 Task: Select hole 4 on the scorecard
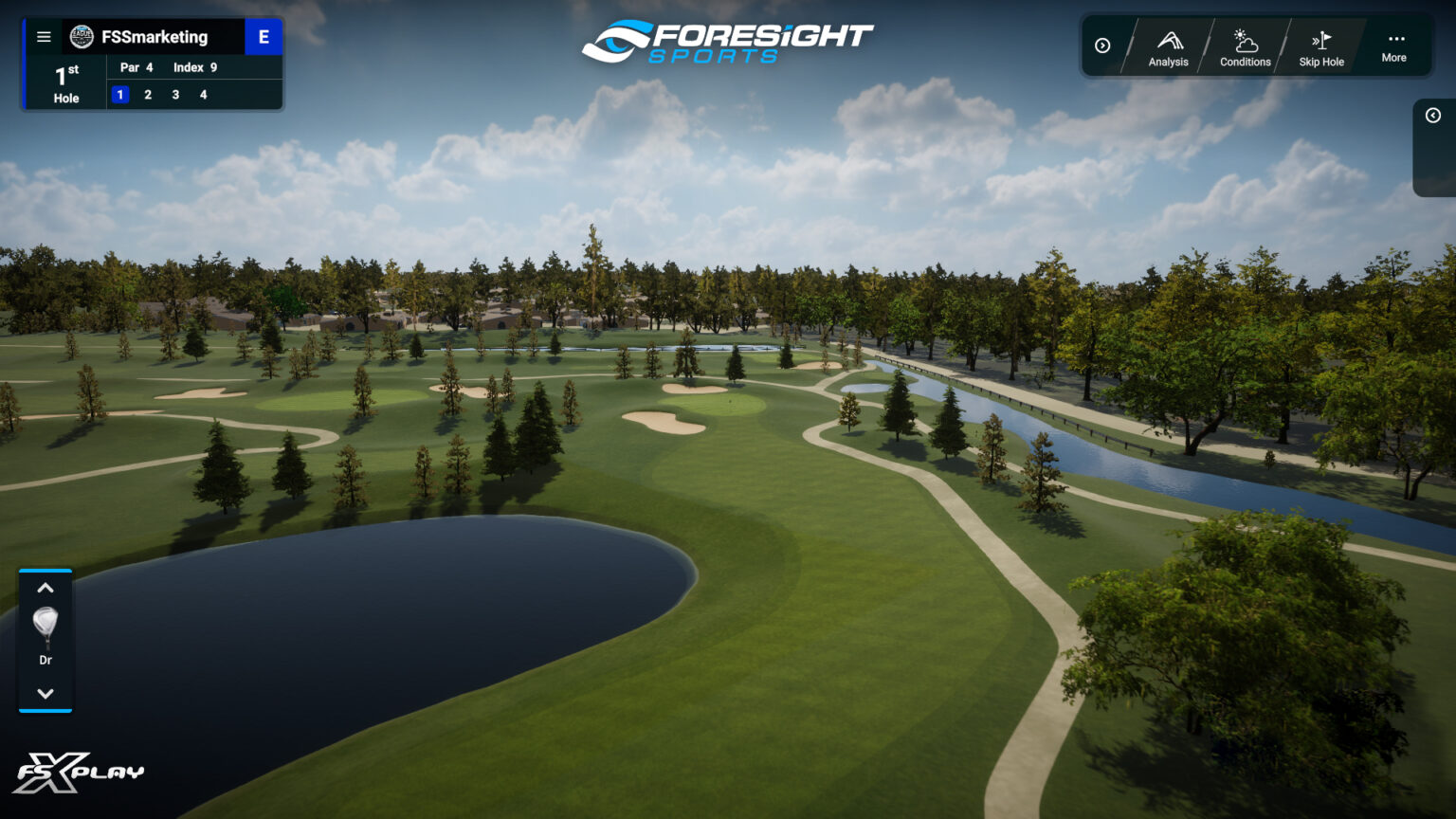tap(203, 95)
